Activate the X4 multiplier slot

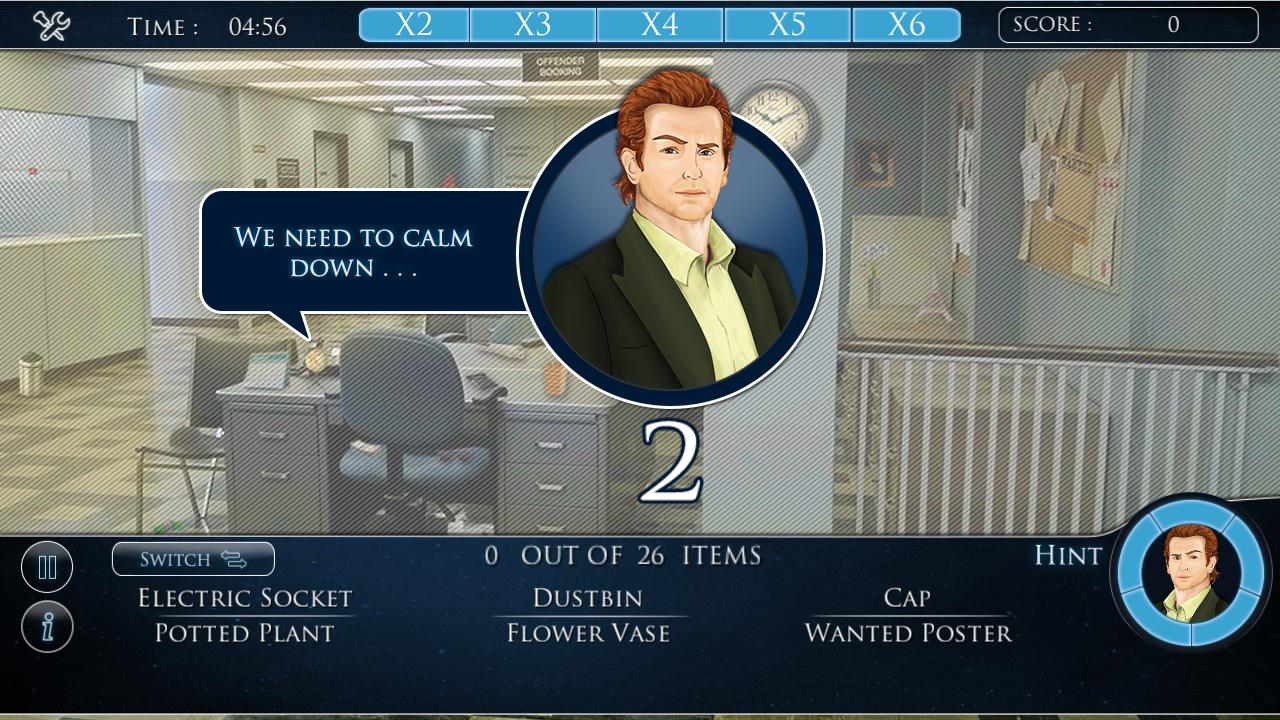tap(659, 24)
